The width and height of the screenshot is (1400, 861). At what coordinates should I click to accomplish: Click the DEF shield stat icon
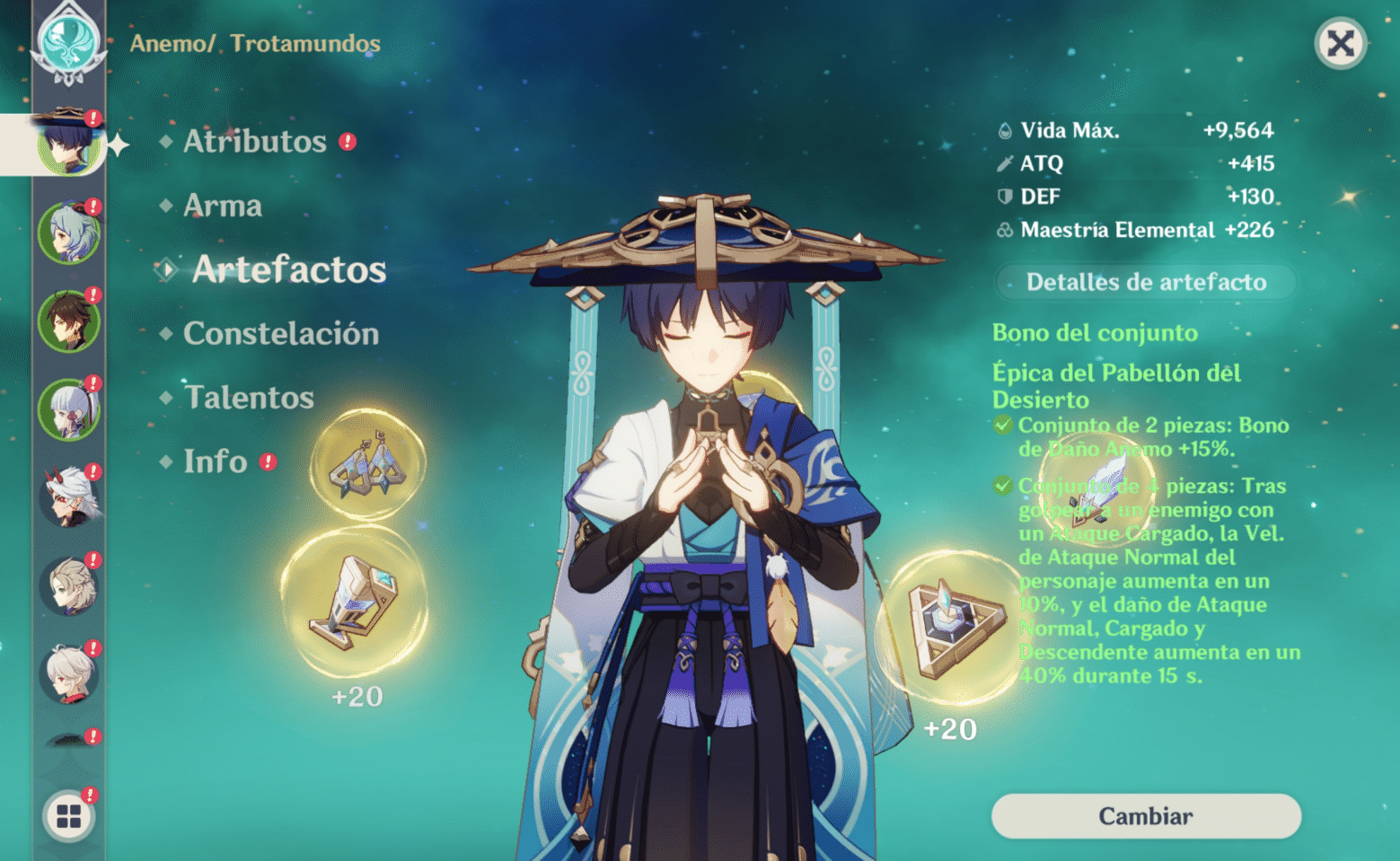pyautogui.click(x=1005, y=197)
